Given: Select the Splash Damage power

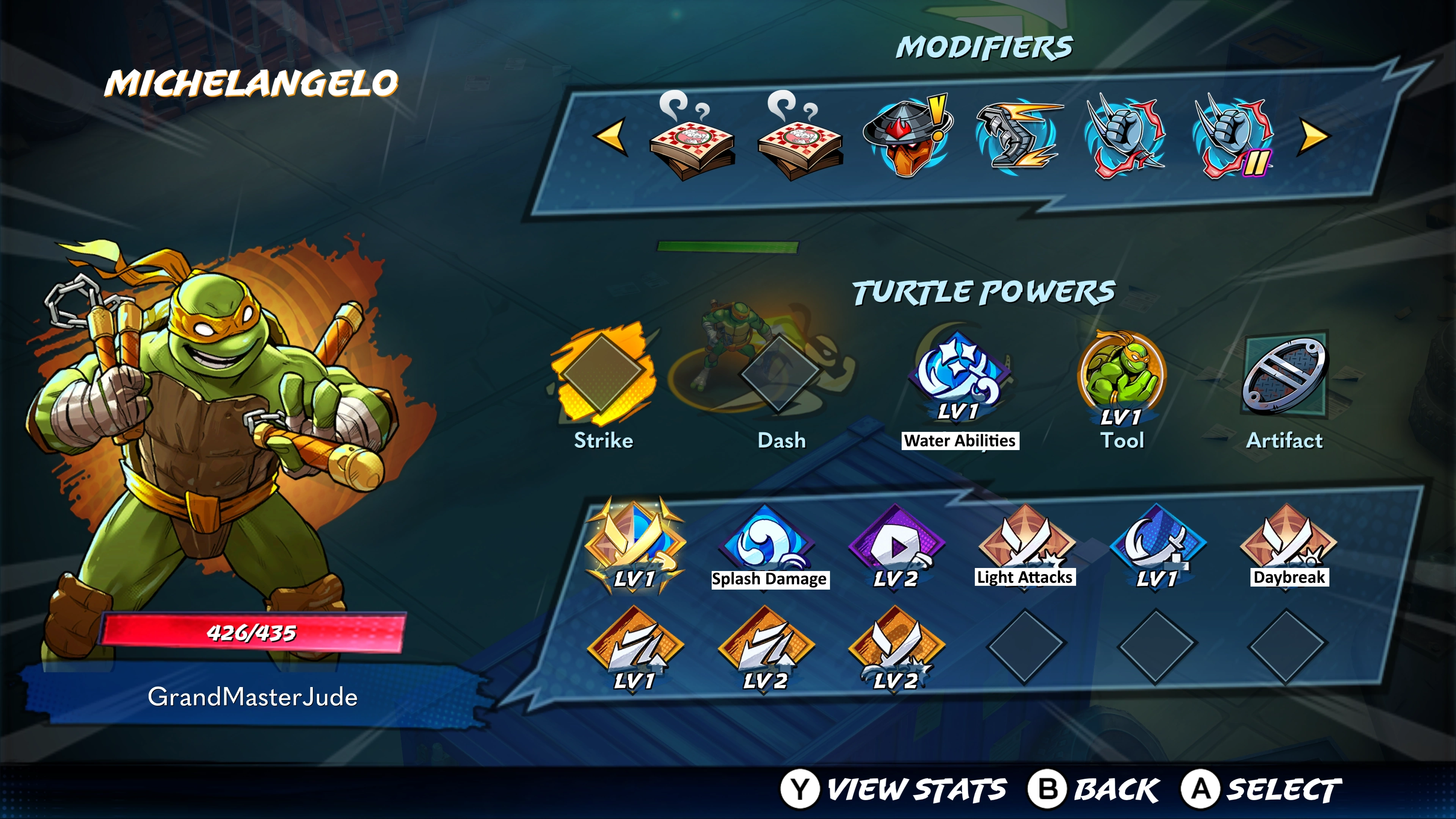Looking at the screenshot, I should tap(767, 543).
